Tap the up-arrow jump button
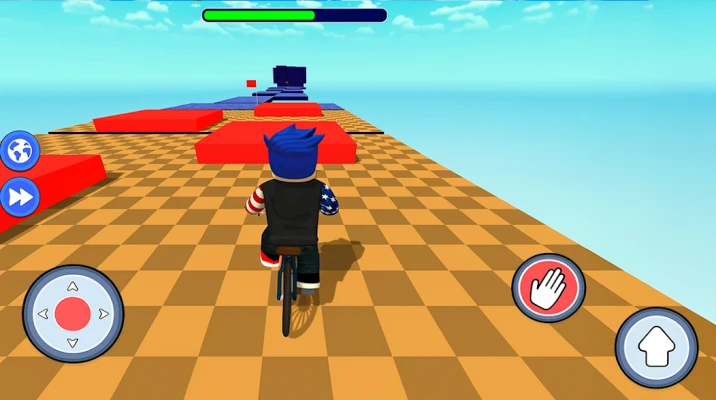This screenshot has height=400, width=716. [x=656, y=347]
